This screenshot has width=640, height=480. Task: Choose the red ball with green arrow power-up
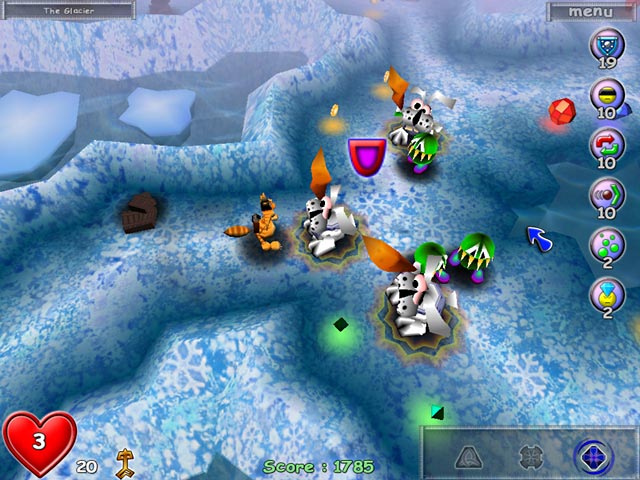pos(605,192)
